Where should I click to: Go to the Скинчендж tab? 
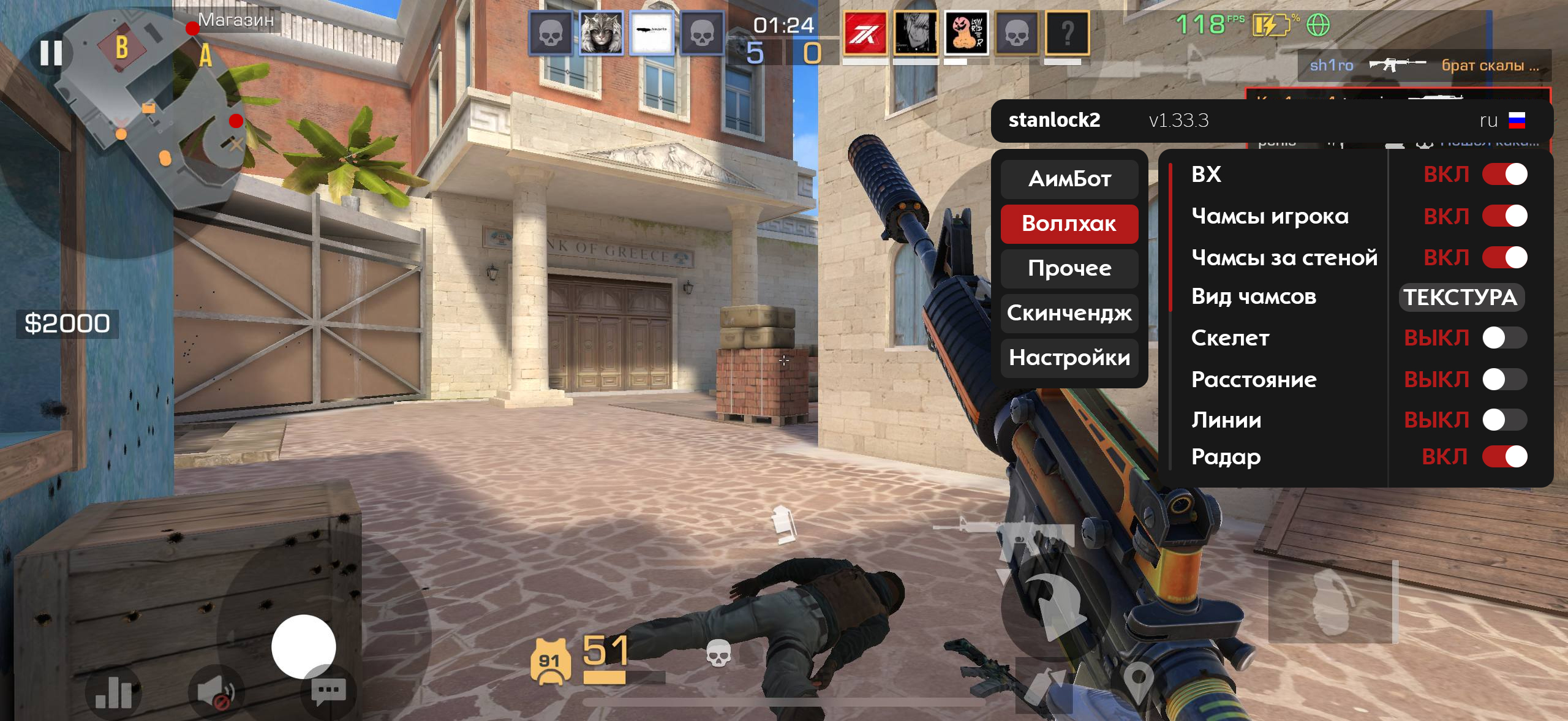(x=1069, y=313)
